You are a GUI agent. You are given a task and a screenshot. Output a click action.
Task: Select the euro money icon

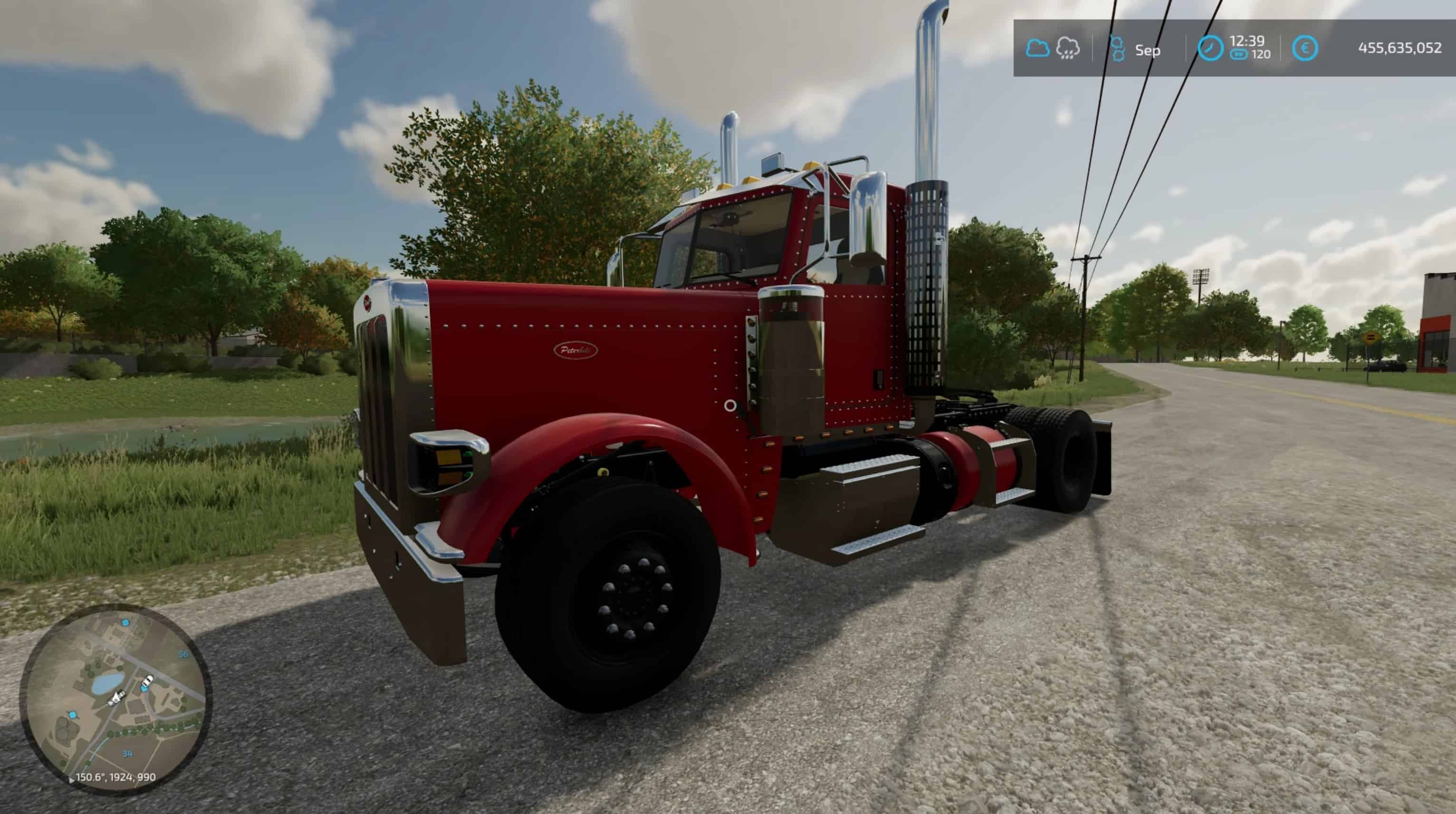point(1304,48)
